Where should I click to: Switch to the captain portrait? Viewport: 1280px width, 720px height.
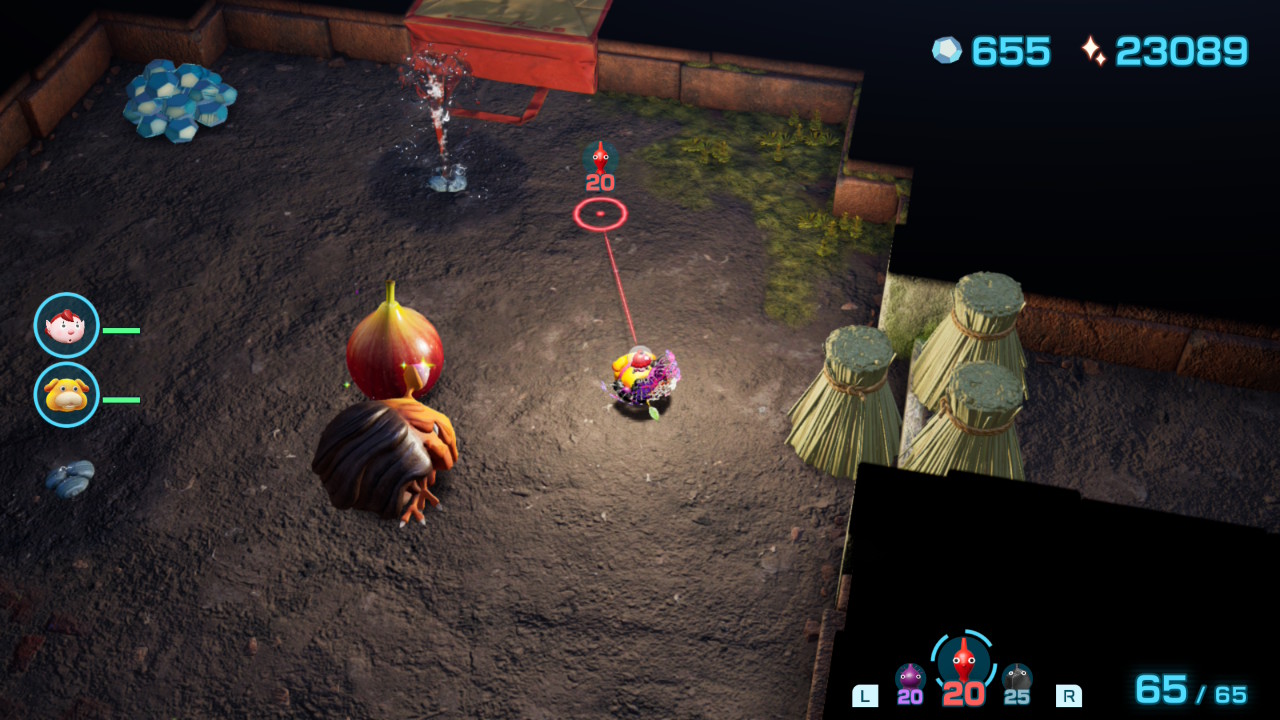[67, 325]
